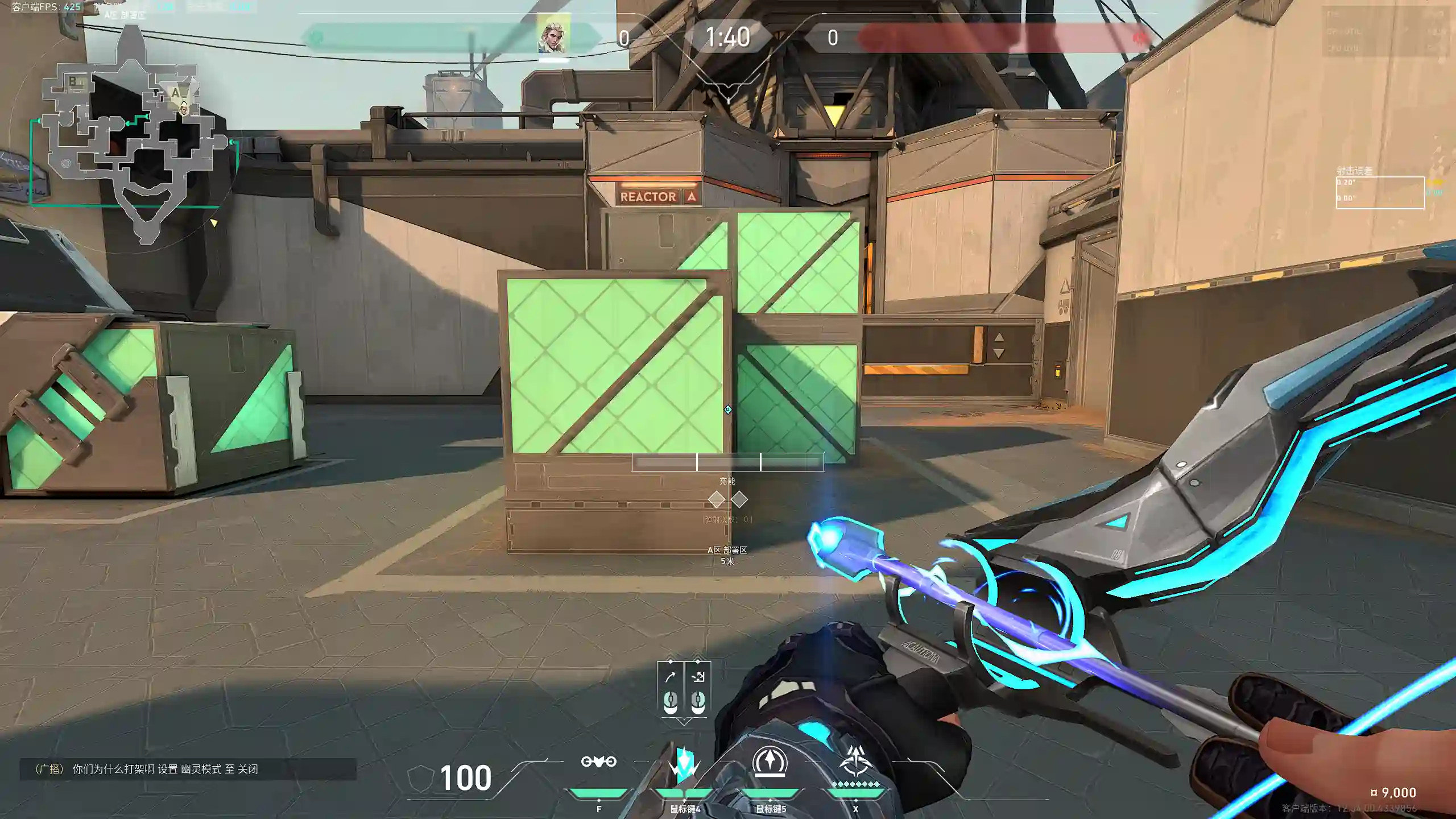Screen dimensions: 1456x819
Task: Select the Shock Bolt ability icon
Action: point(684,763)
